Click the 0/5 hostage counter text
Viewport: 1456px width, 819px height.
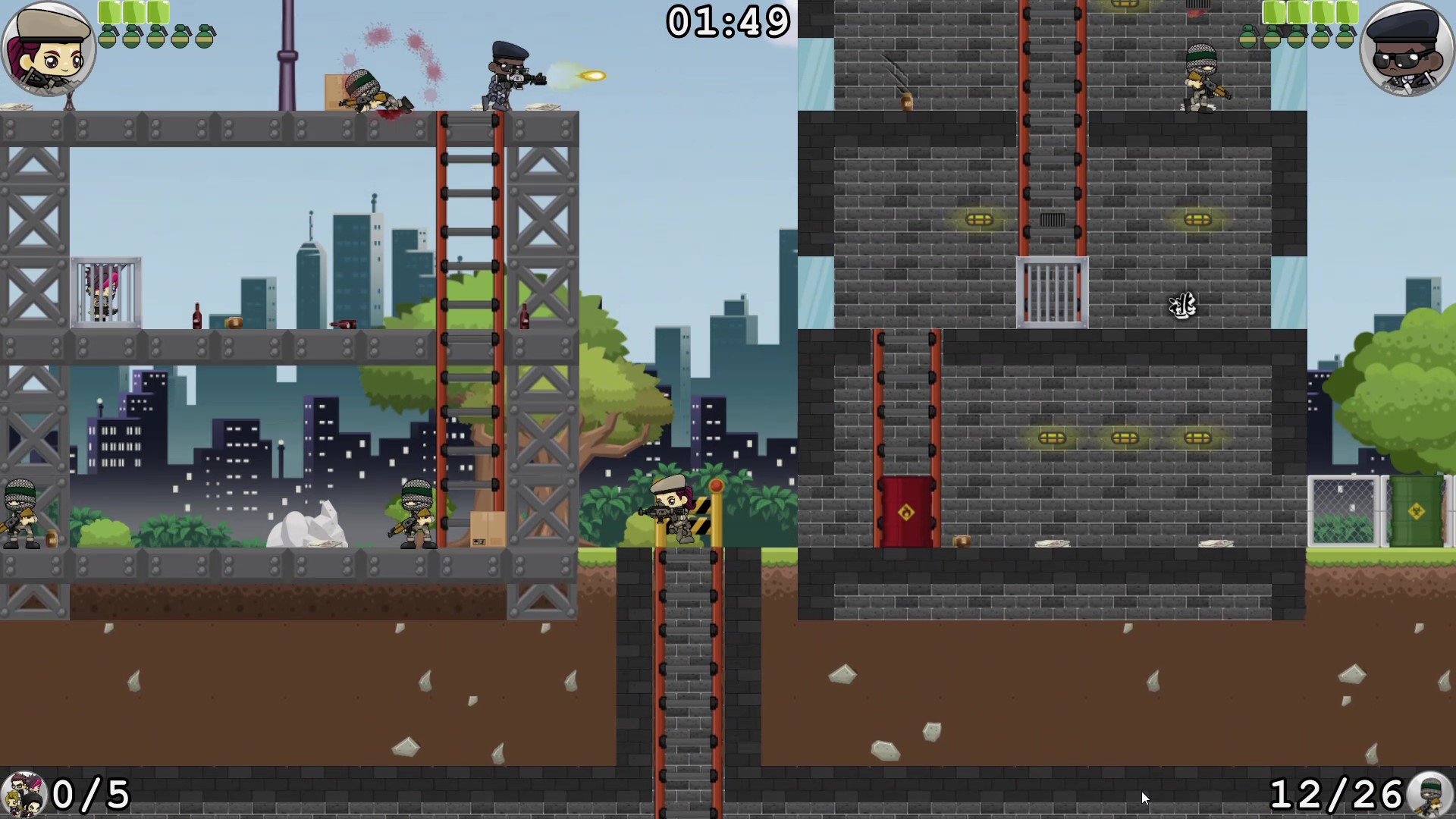(91, 795)
